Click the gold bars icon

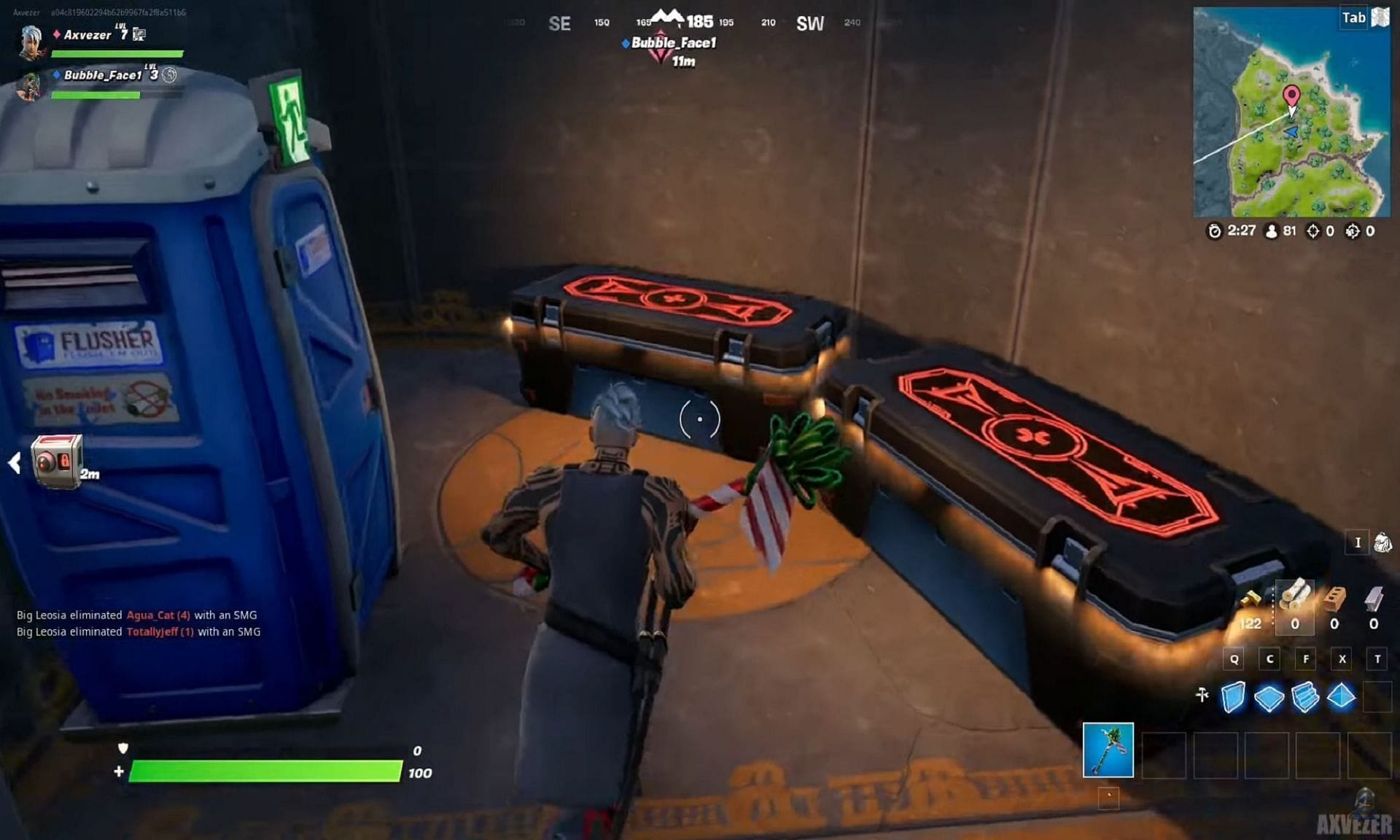1251,600
